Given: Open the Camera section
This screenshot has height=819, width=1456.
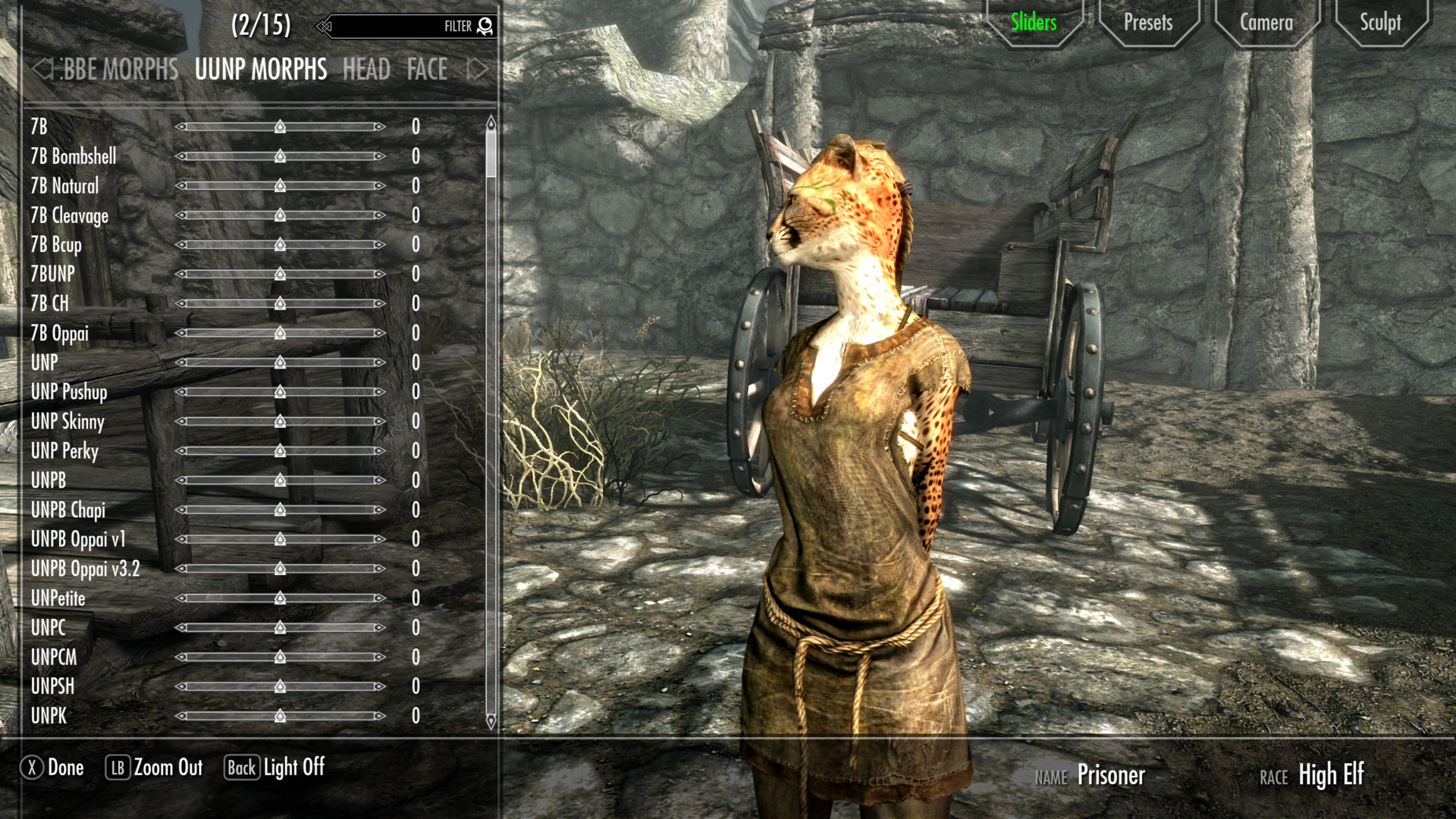Looking at the screenshot, I should [1265, 23].
